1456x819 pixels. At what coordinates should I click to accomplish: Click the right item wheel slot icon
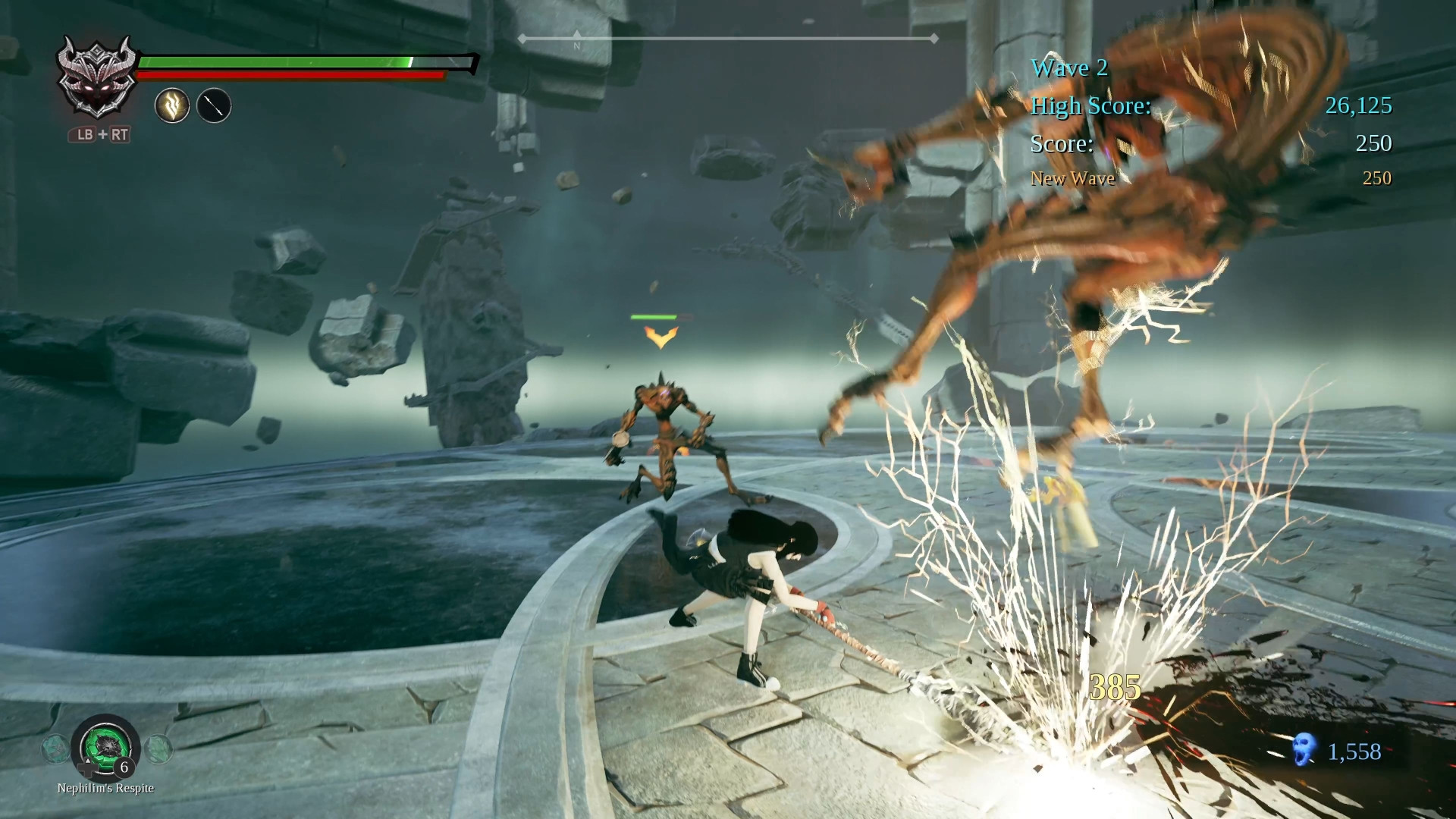click(161, 746)
